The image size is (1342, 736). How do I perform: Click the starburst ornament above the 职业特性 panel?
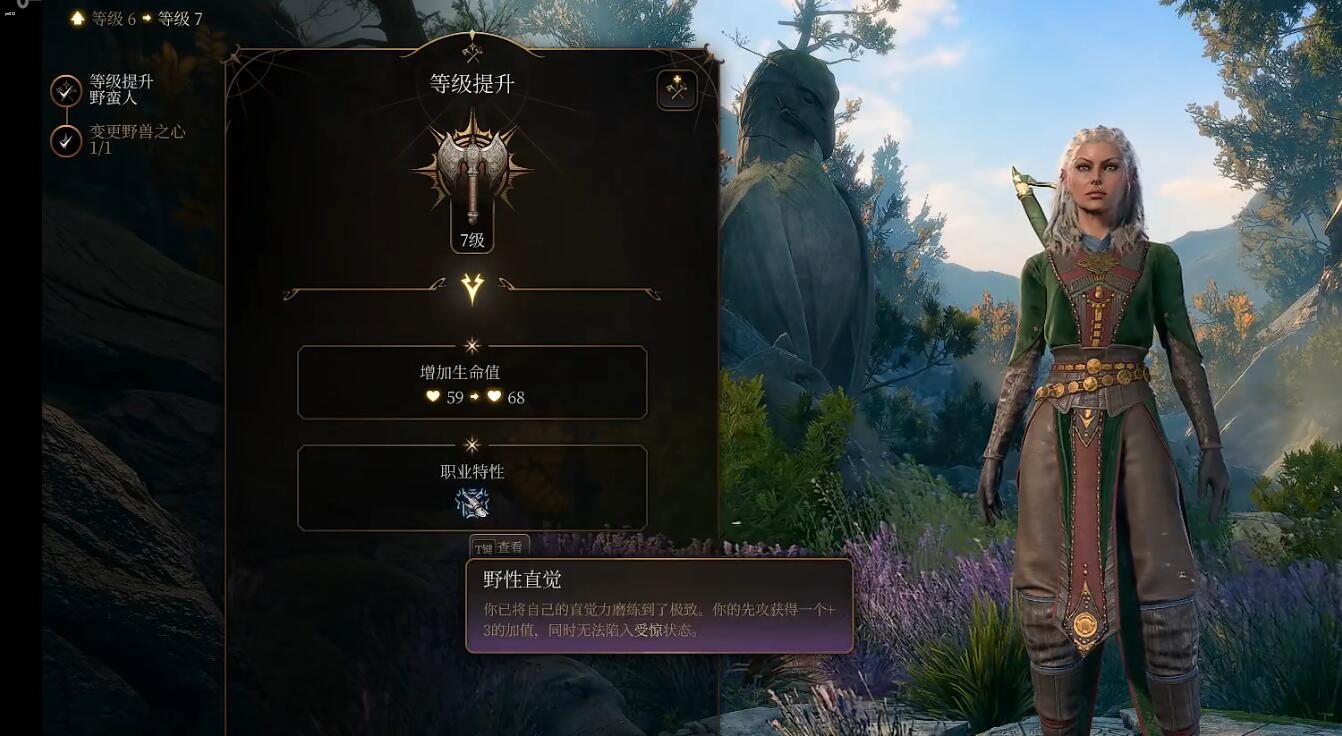(472, 443)
